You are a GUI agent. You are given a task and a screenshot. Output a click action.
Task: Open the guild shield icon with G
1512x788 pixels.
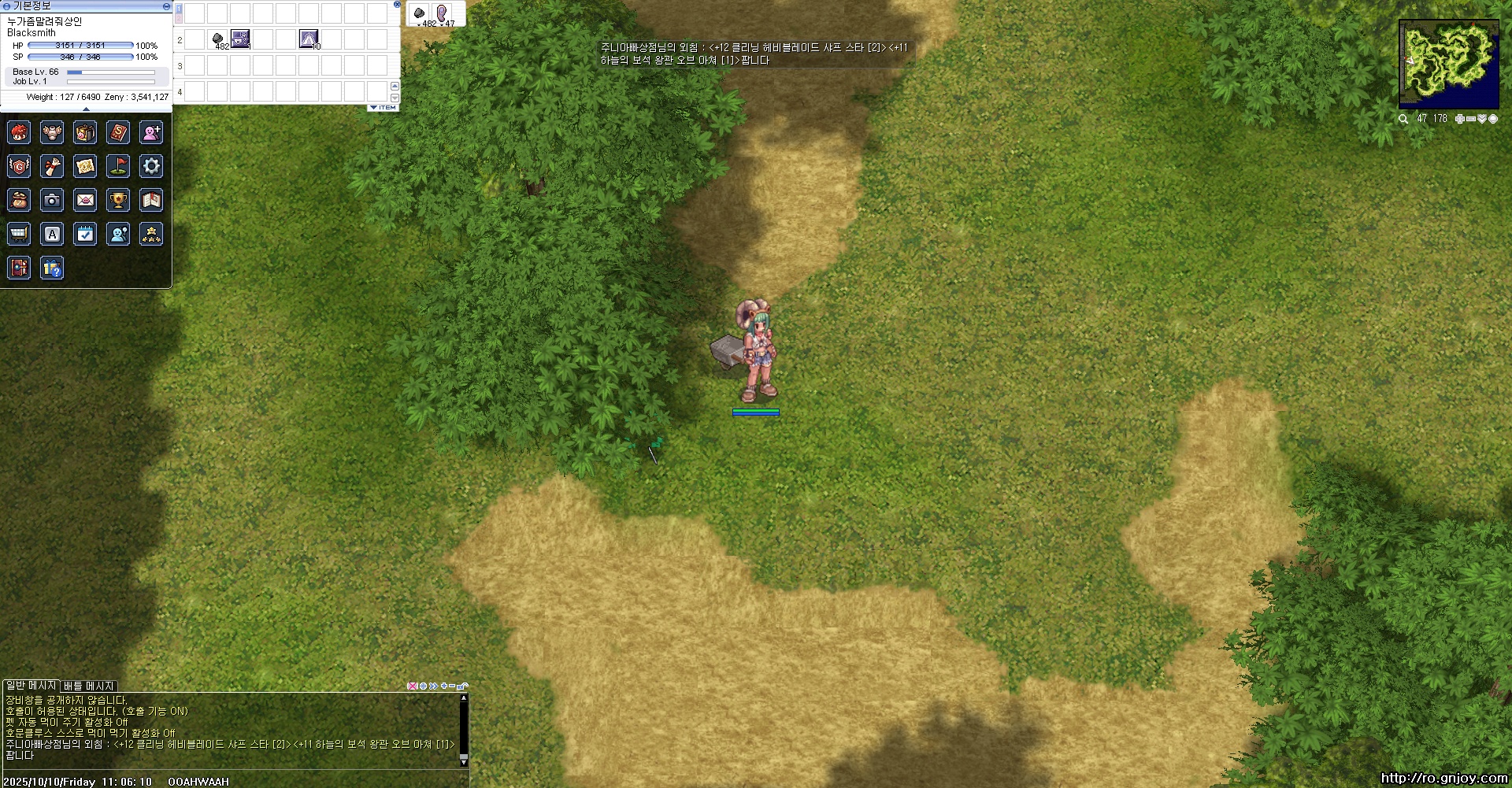pos(19,166)
